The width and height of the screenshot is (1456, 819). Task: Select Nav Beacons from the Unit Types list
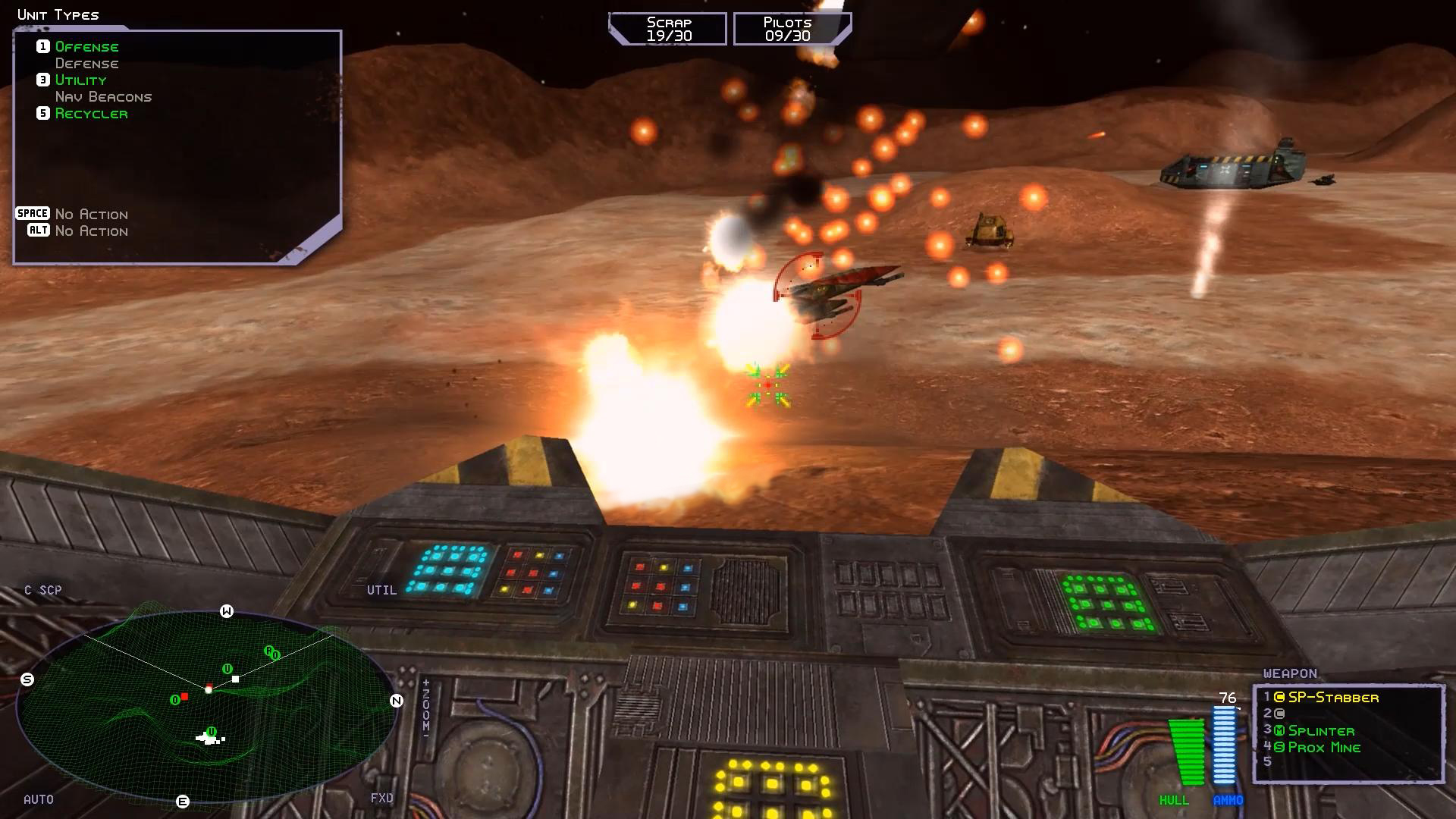click(103, 96)
